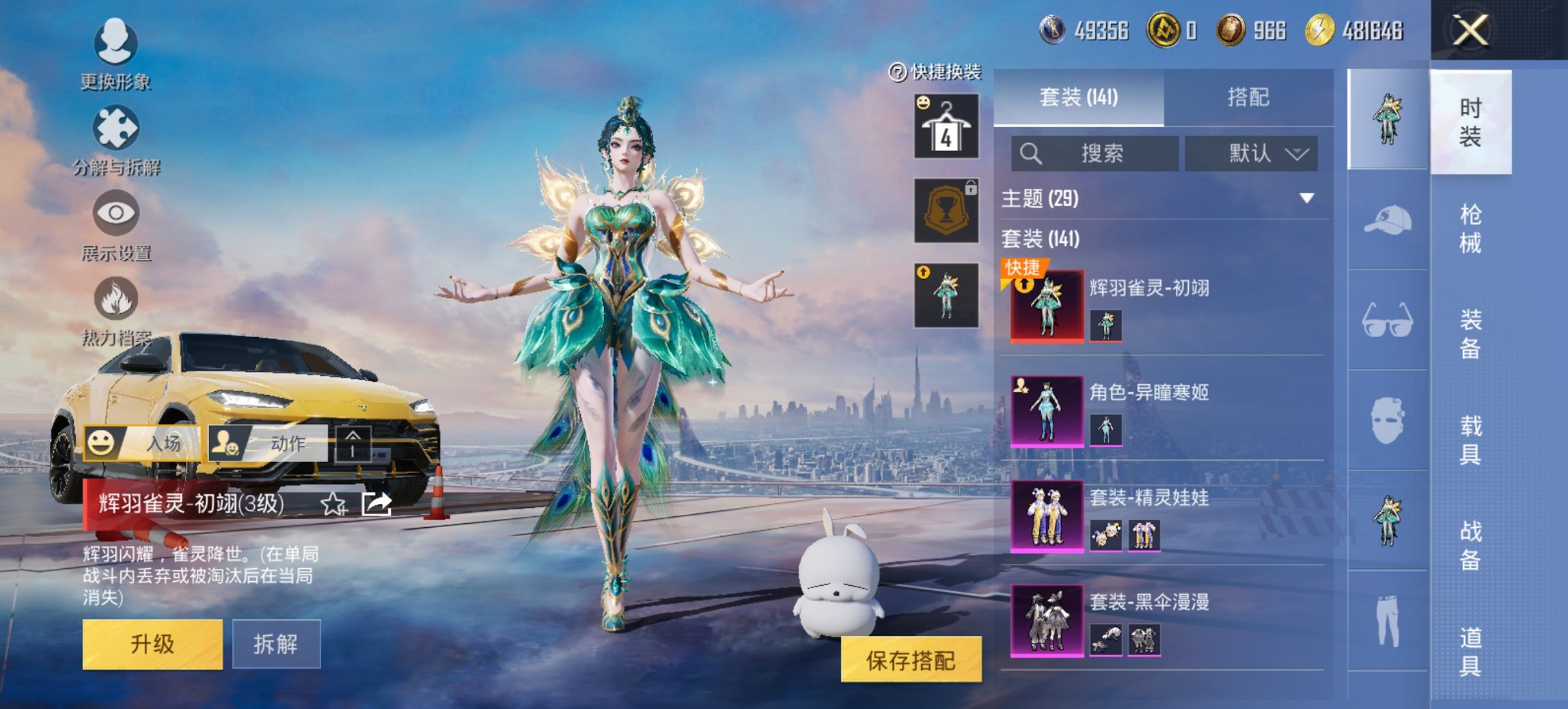Click the 搜索 search field

pyautogui.click(x=1095, y=153)
